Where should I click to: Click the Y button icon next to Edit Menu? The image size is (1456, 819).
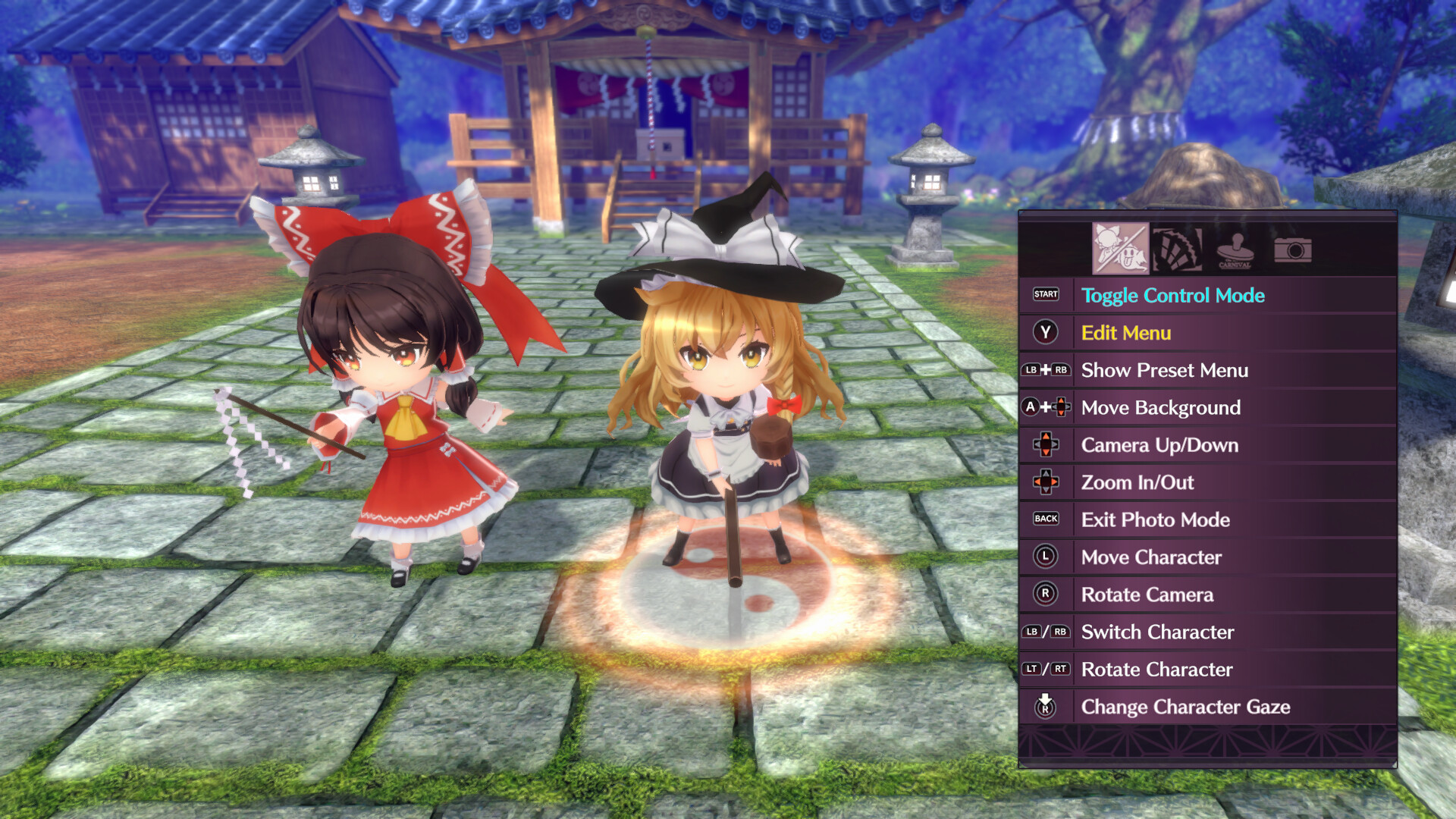[1046, 333]
